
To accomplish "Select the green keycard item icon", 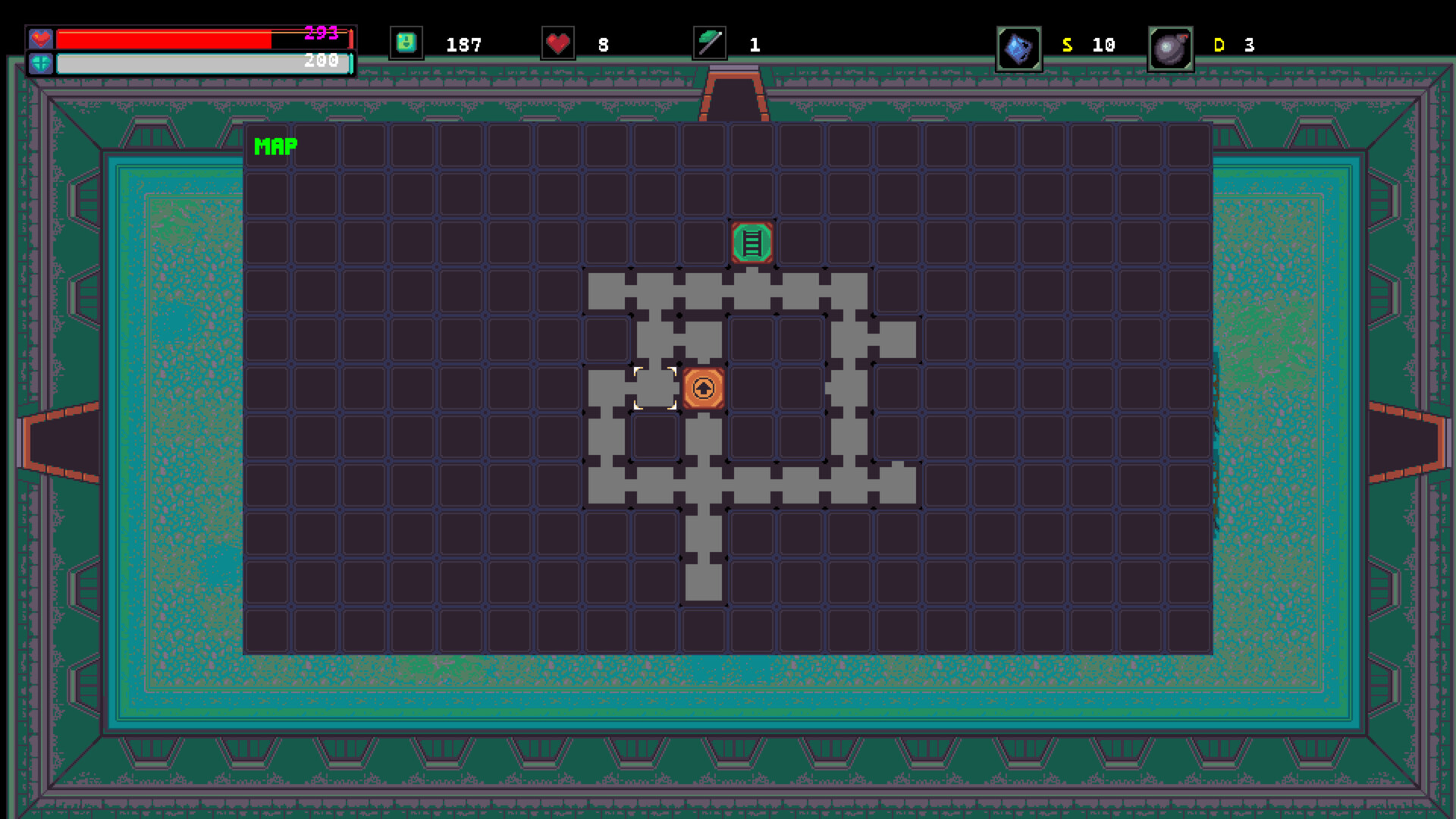I will (406, 43).
